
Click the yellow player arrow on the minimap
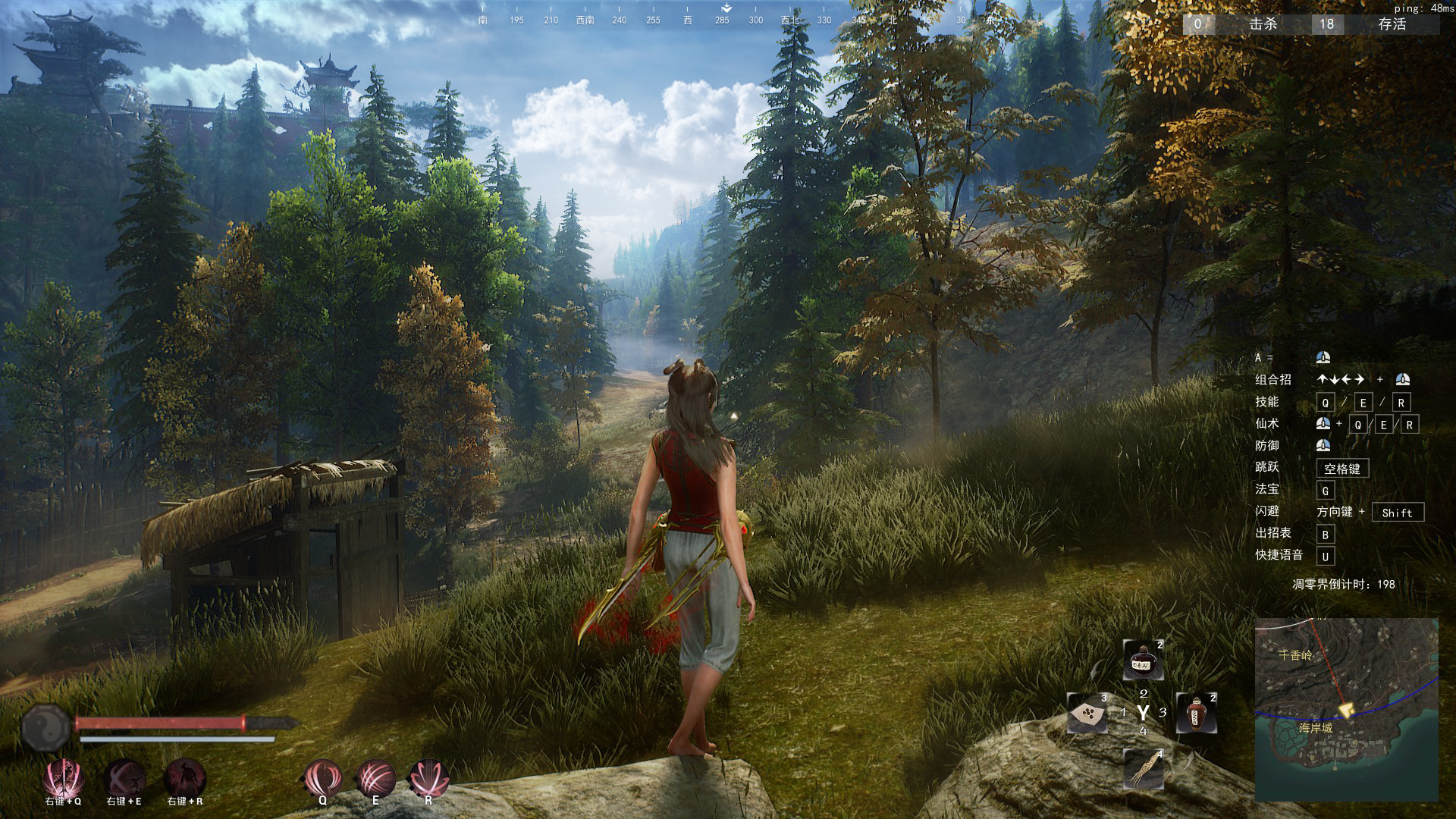[x=1347, y=710]
